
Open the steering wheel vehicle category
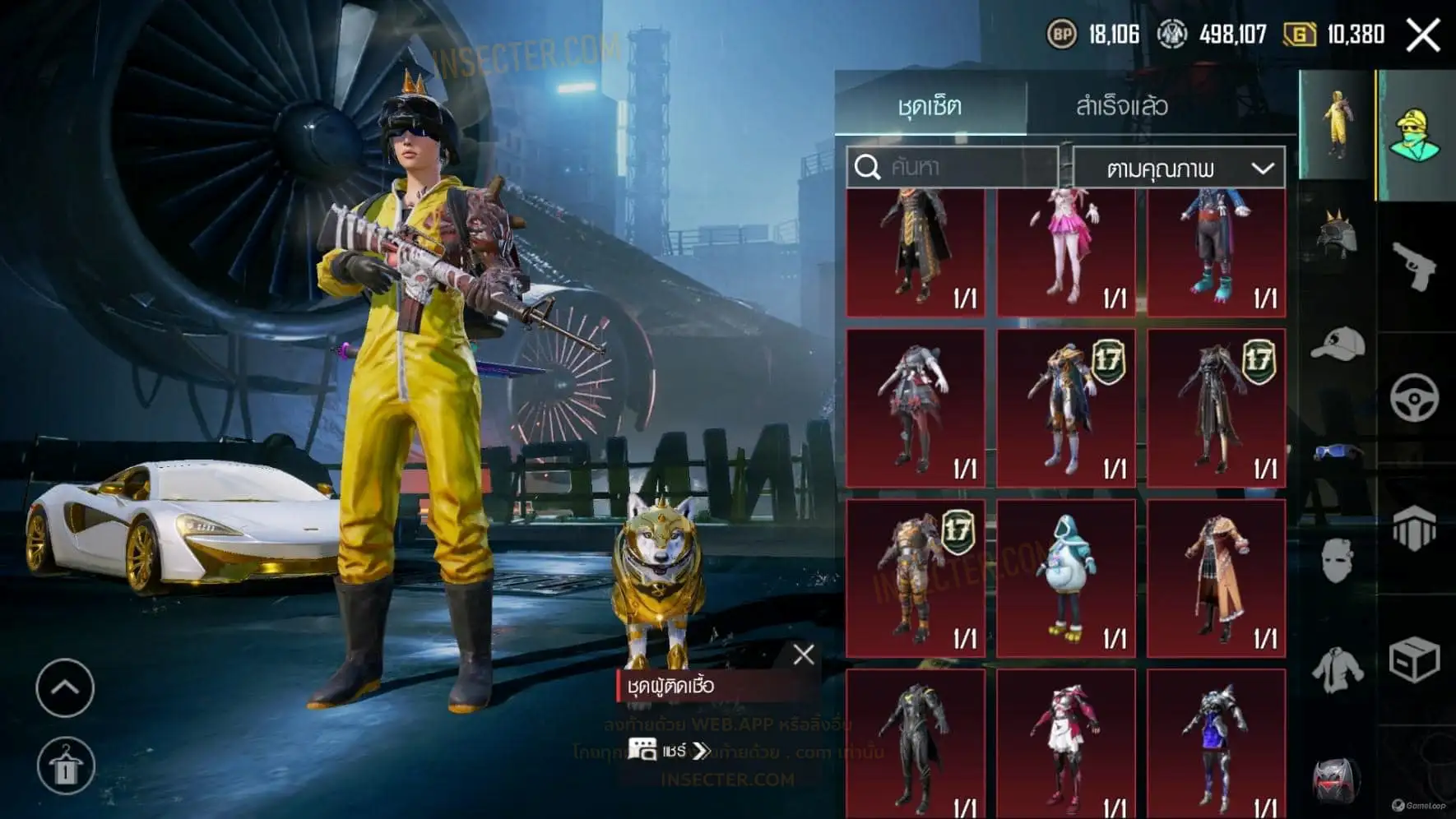tap(1414, 398)
